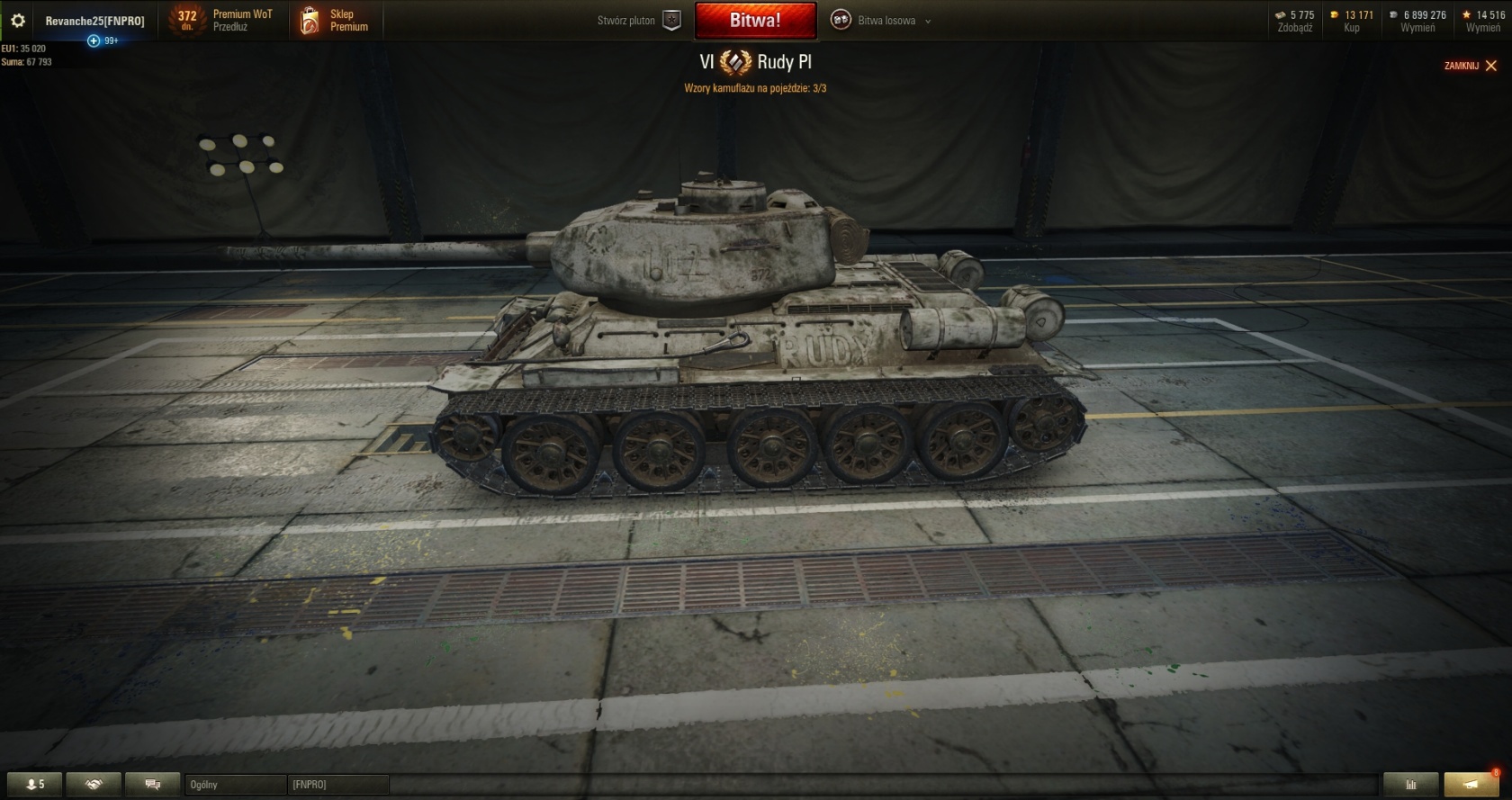Buy gold via the Kup button
The image size is (1512, 800).
point(1351,28)
